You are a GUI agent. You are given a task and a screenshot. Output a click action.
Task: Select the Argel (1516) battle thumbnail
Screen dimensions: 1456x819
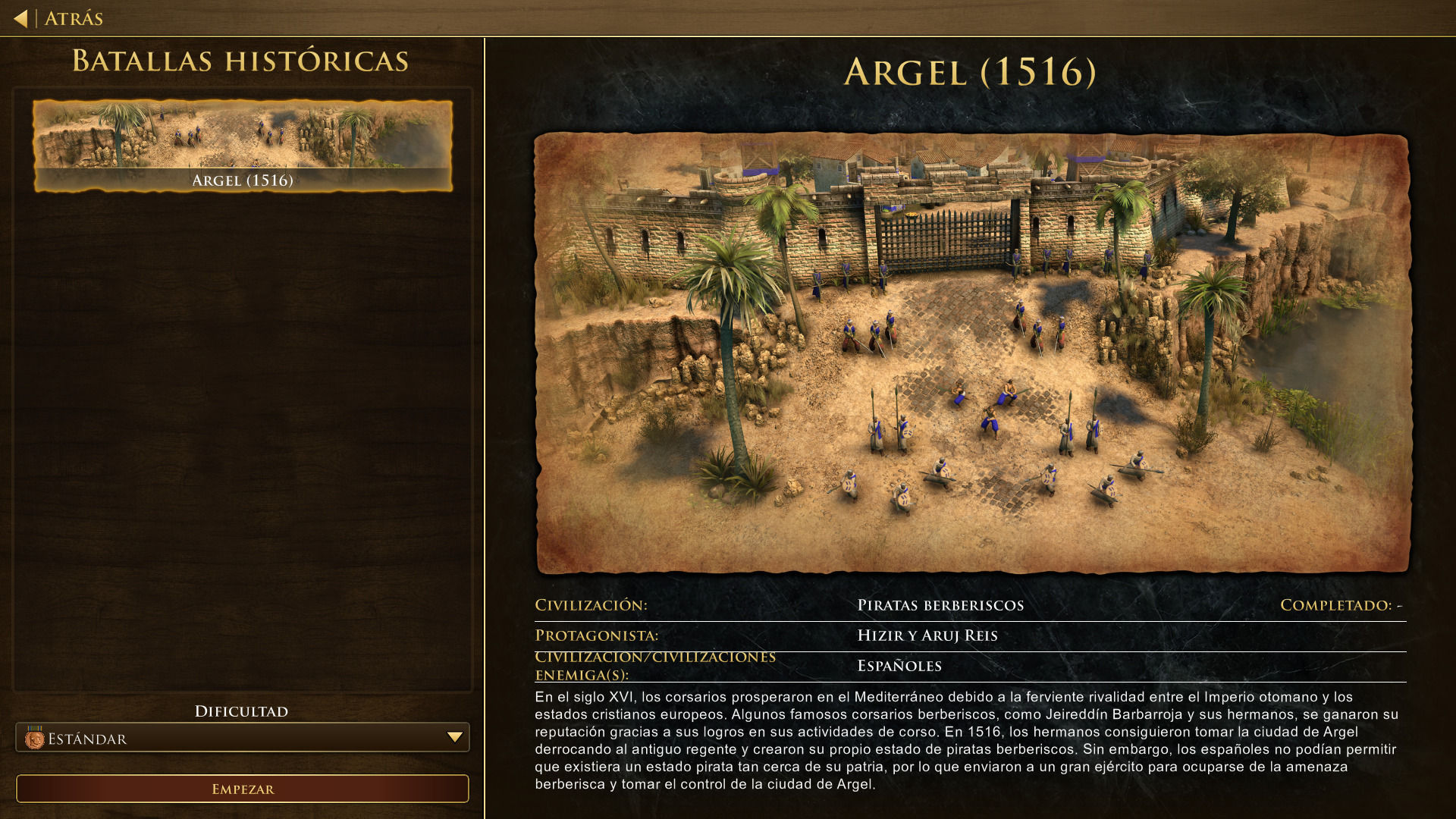coord(243,145)
